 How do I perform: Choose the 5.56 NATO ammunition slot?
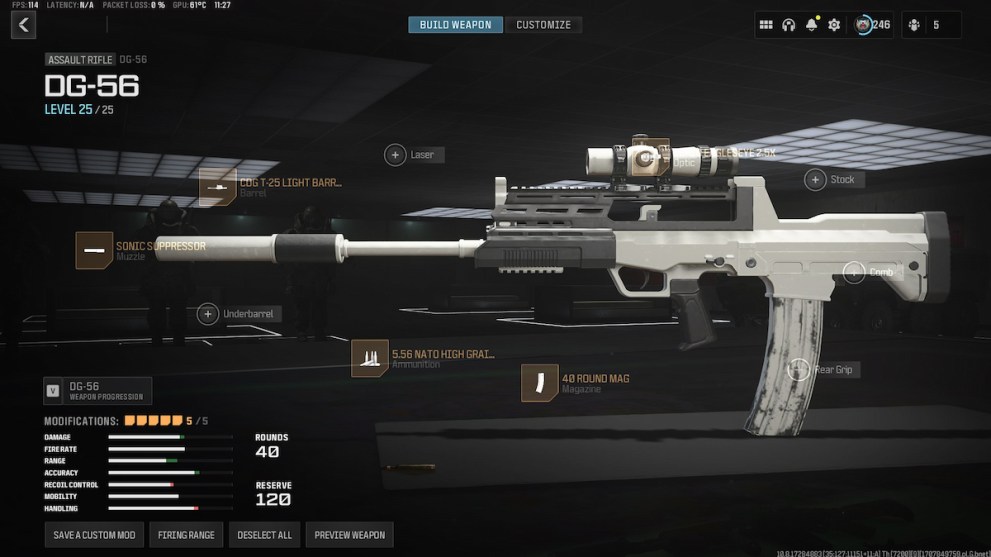click(370, 358)
